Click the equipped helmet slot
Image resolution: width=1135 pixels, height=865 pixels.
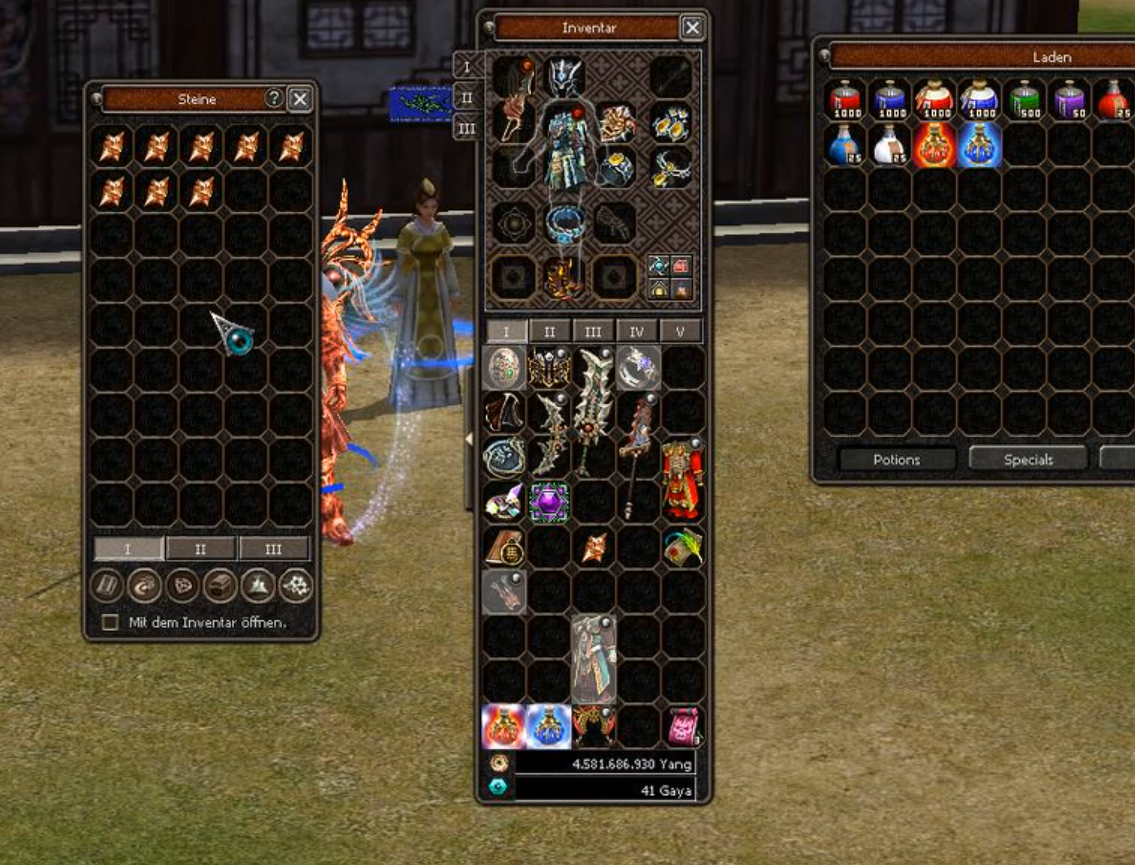click(565, 76)
